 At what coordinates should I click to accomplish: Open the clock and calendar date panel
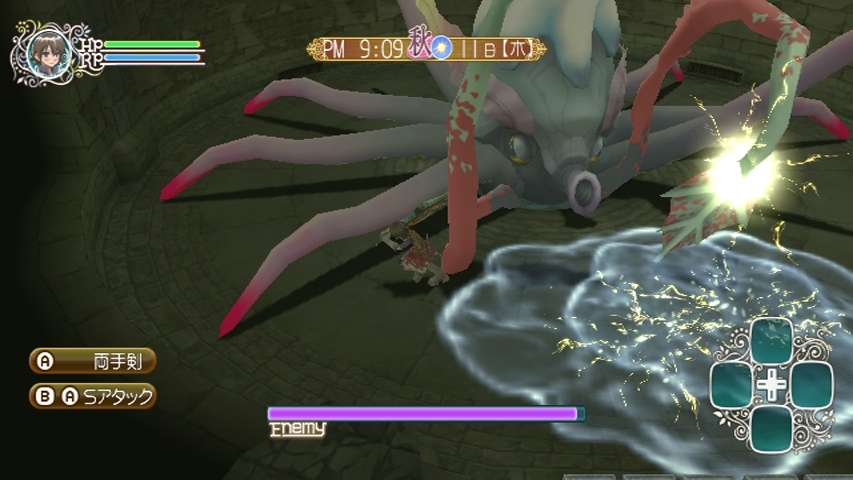[427, 49]
